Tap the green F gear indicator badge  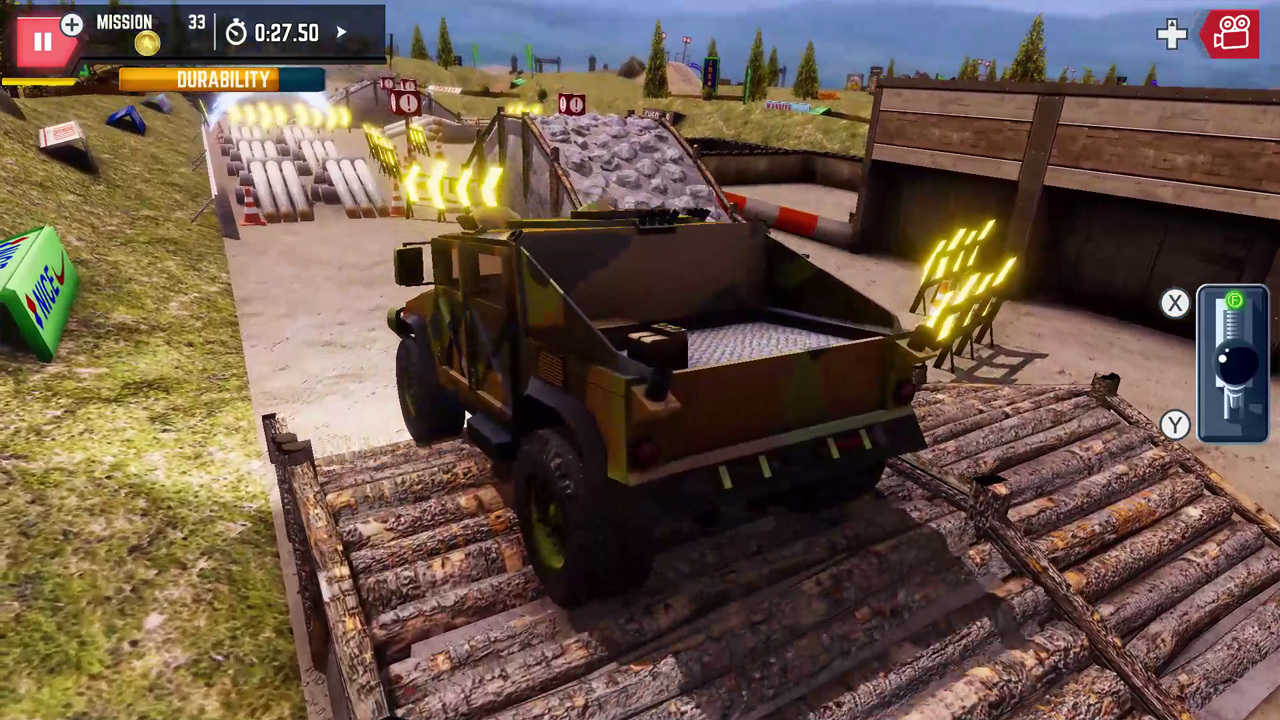click(x=1235, y=300)
